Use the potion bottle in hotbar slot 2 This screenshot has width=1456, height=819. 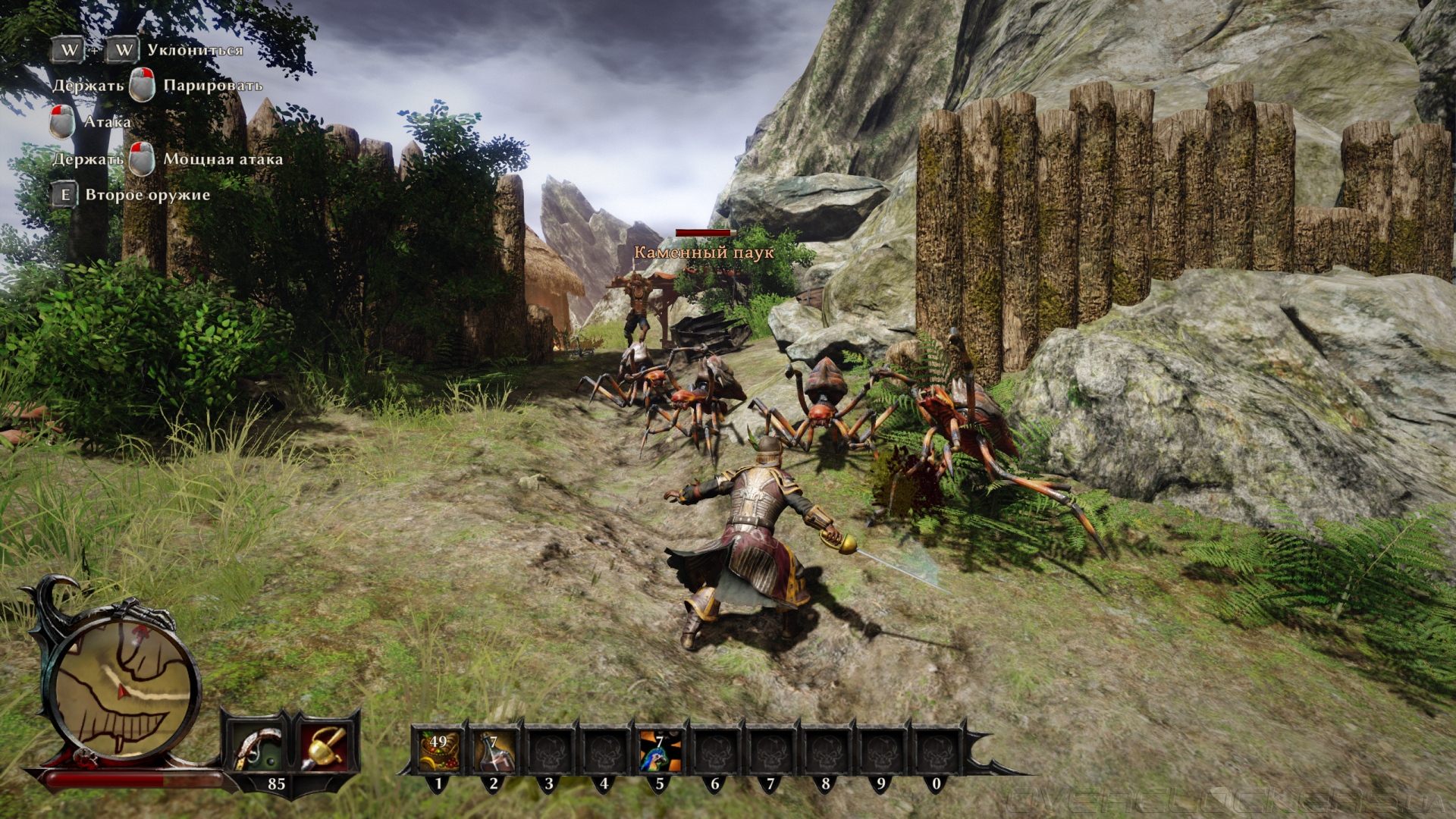(x=494, y=752)
